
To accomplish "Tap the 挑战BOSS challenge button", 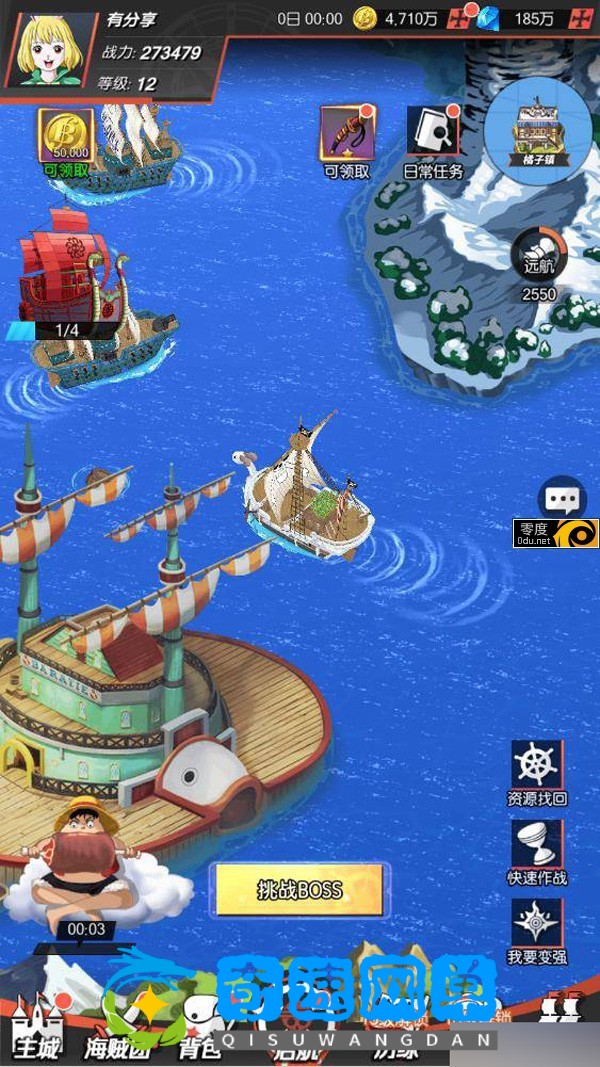I will pos(300,889).
